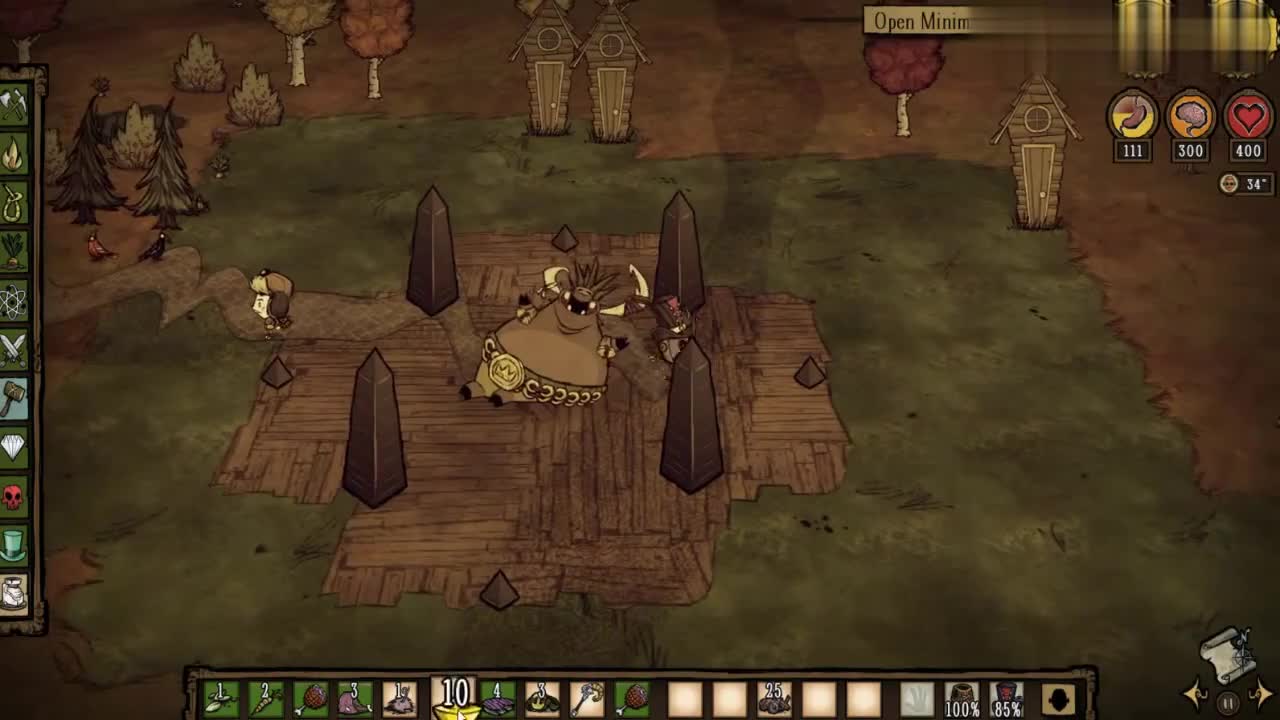The width and height of the screenshot is (1280, 720).
Task: Rotate camera with the left arrow
Action: (x=1196, y=694)
